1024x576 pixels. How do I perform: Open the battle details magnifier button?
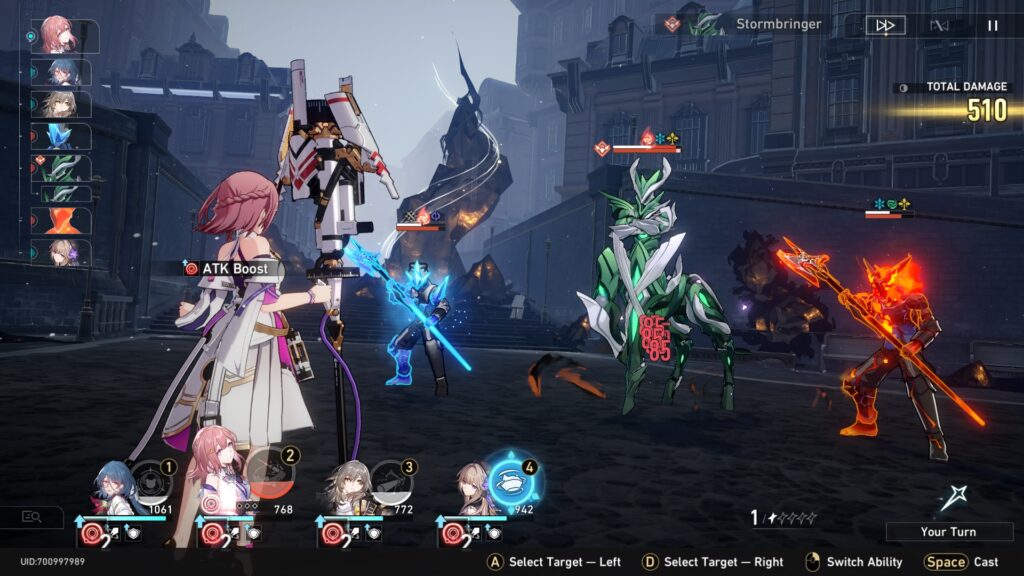coord(31,516)
